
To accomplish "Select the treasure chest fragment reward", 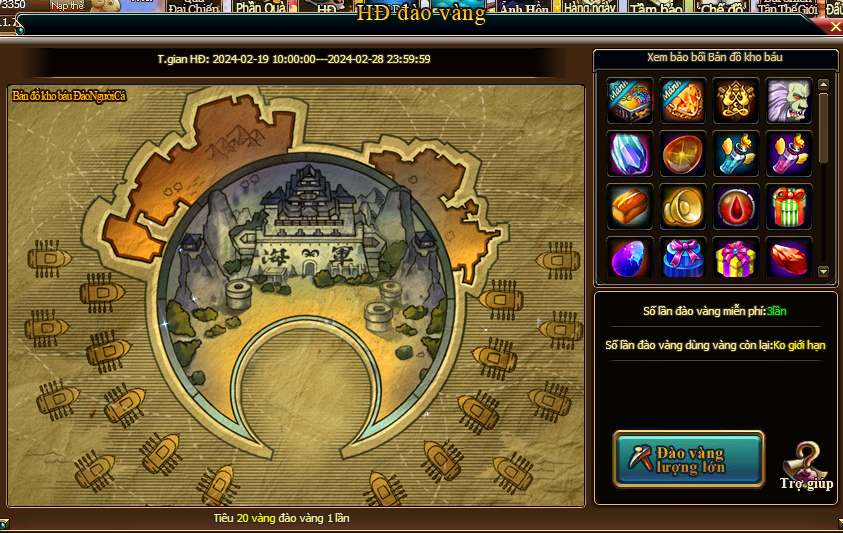I will [x=630, y=101].
